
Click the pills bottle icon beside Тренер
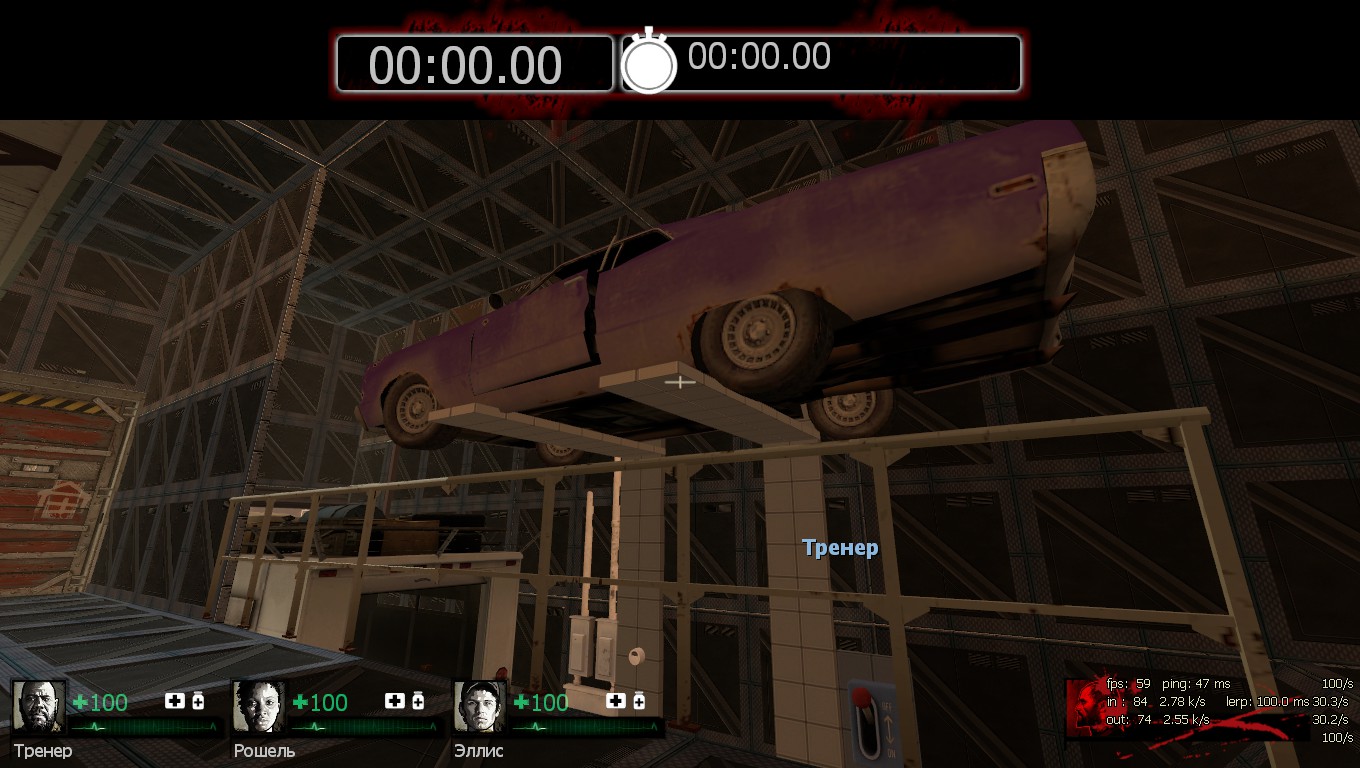coord(198,701)
